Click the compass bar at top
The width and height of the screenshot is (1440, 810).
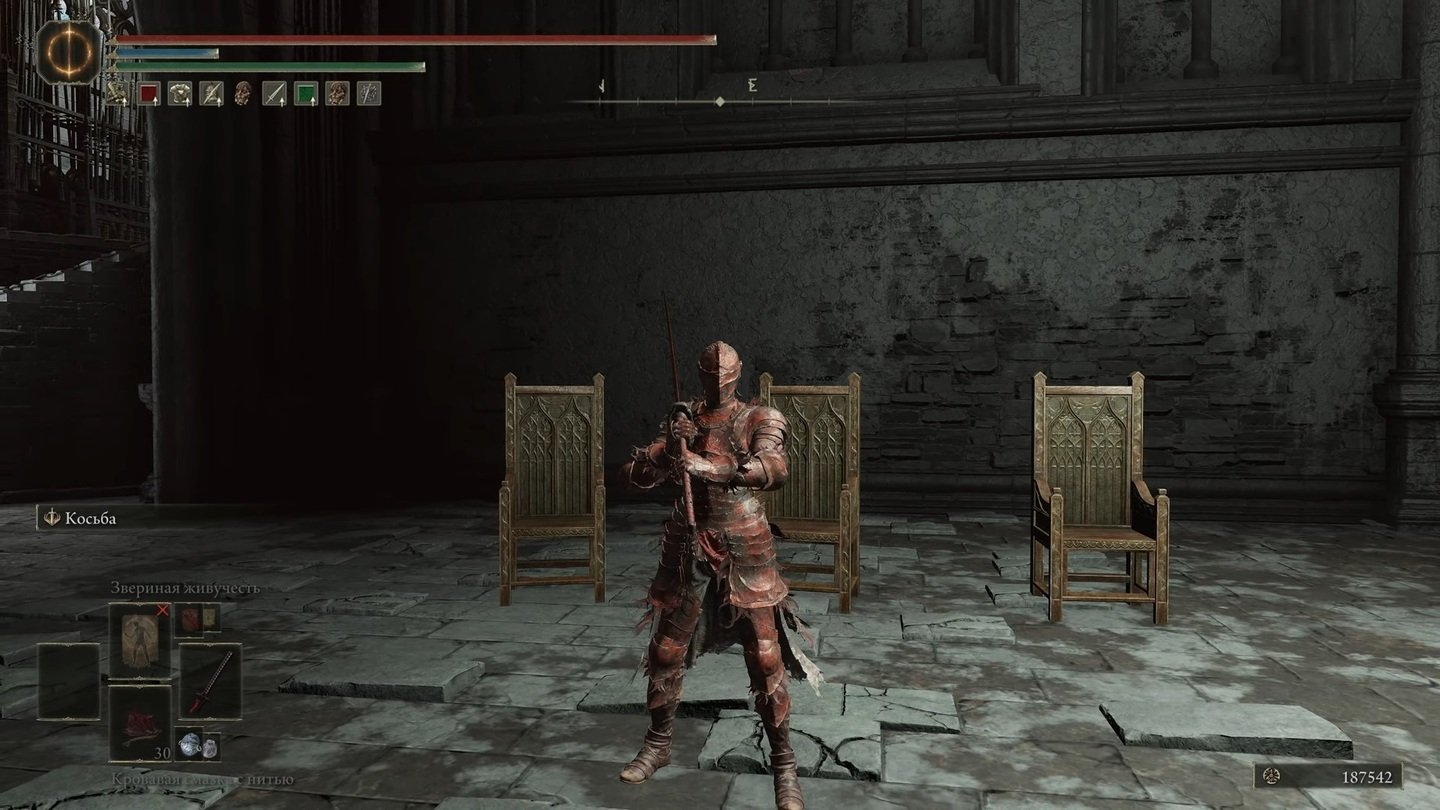tap(719, 101)
